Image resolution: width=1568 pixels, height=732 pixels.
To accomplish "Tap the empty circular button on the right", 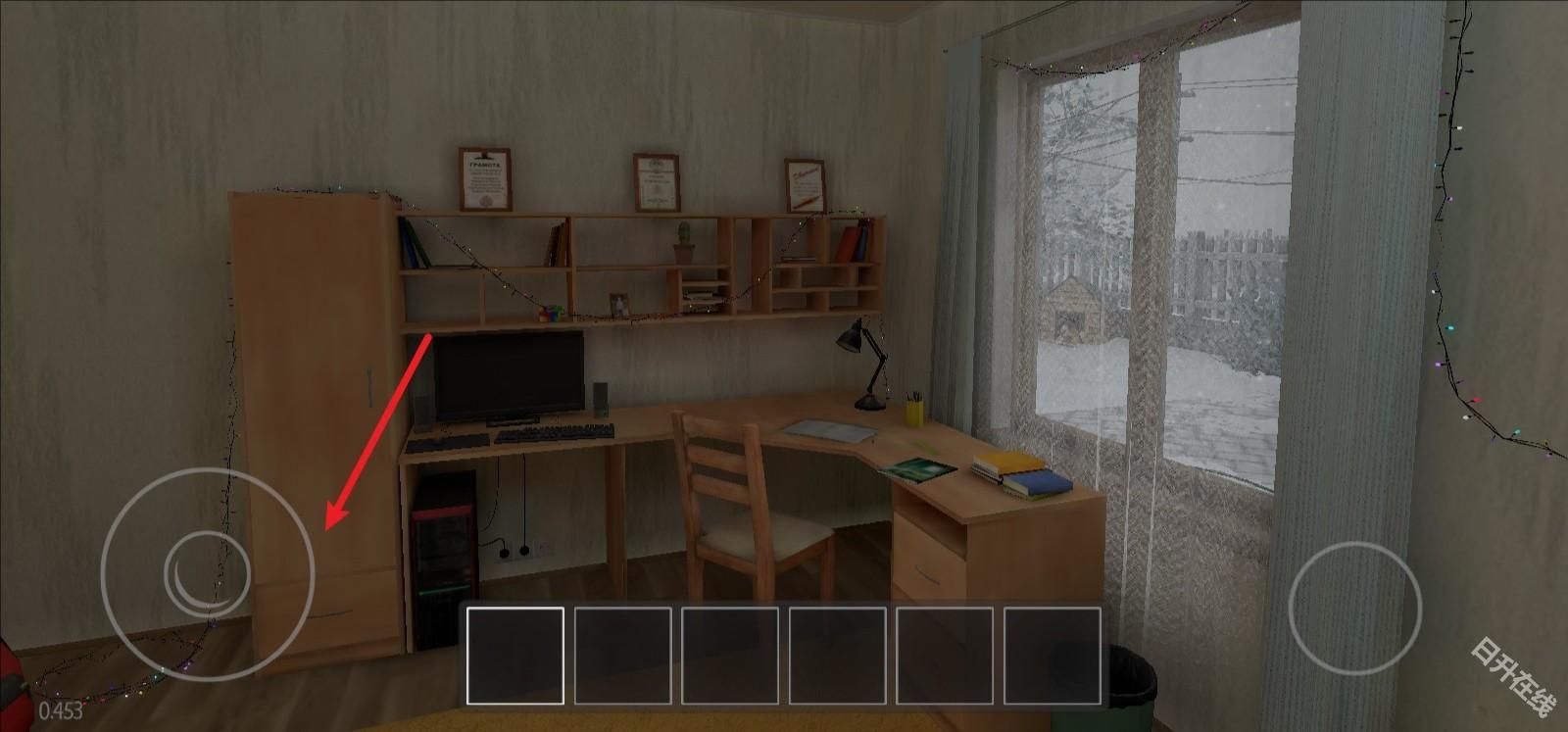I will tap(1354, 606).
